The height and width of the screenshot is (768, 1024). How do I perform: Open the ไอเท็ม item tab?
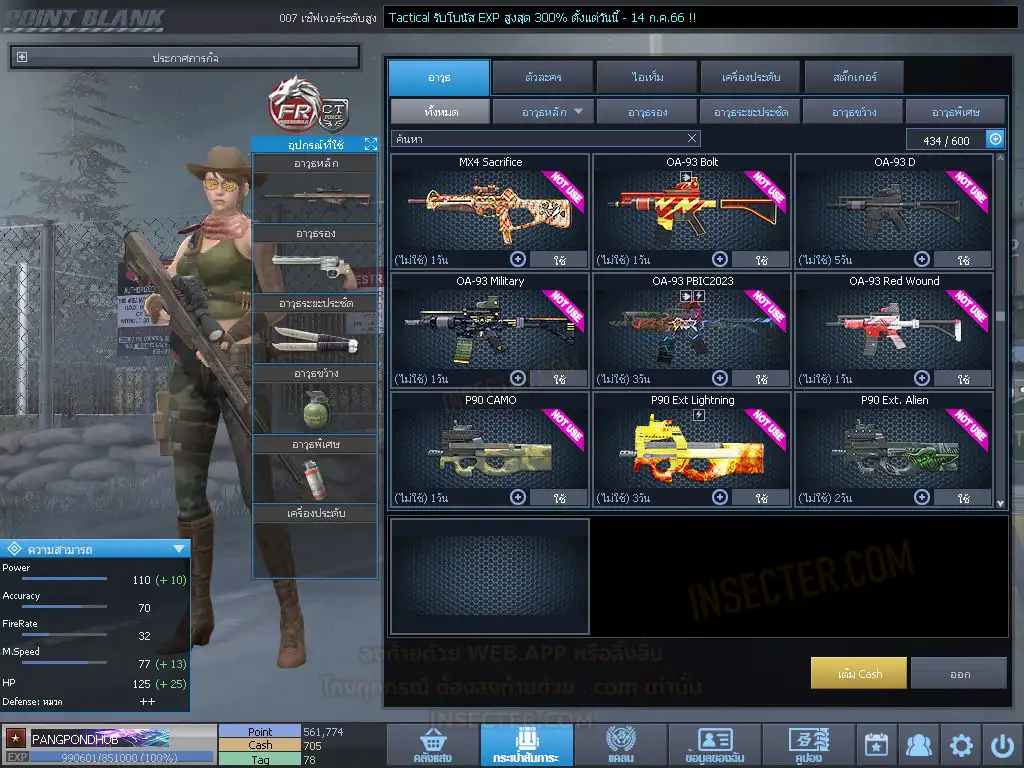tap(647, 77)
